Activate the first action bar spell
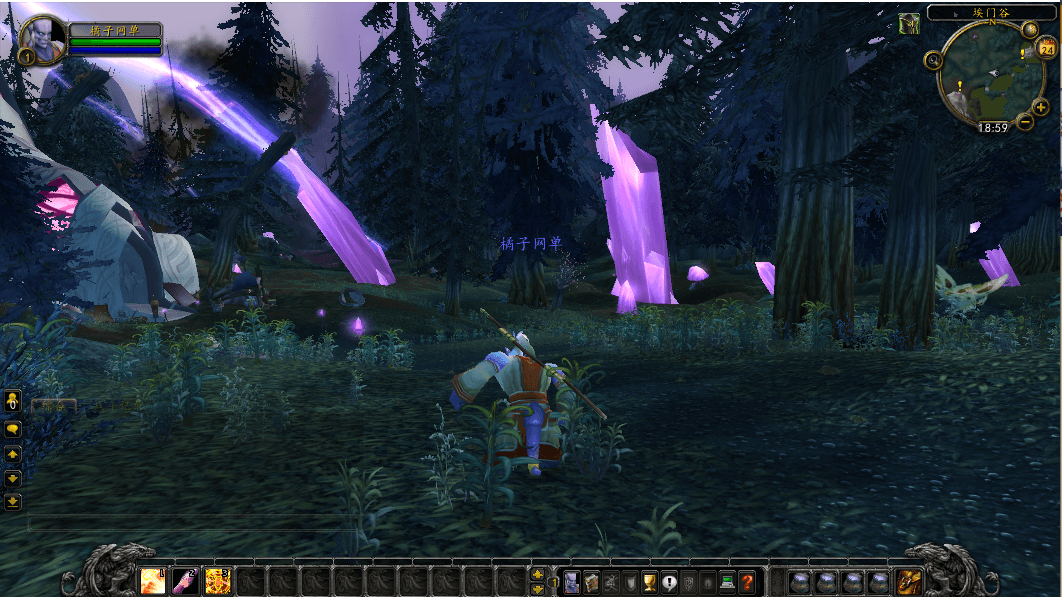1062x597 pixels. [153, 581]
